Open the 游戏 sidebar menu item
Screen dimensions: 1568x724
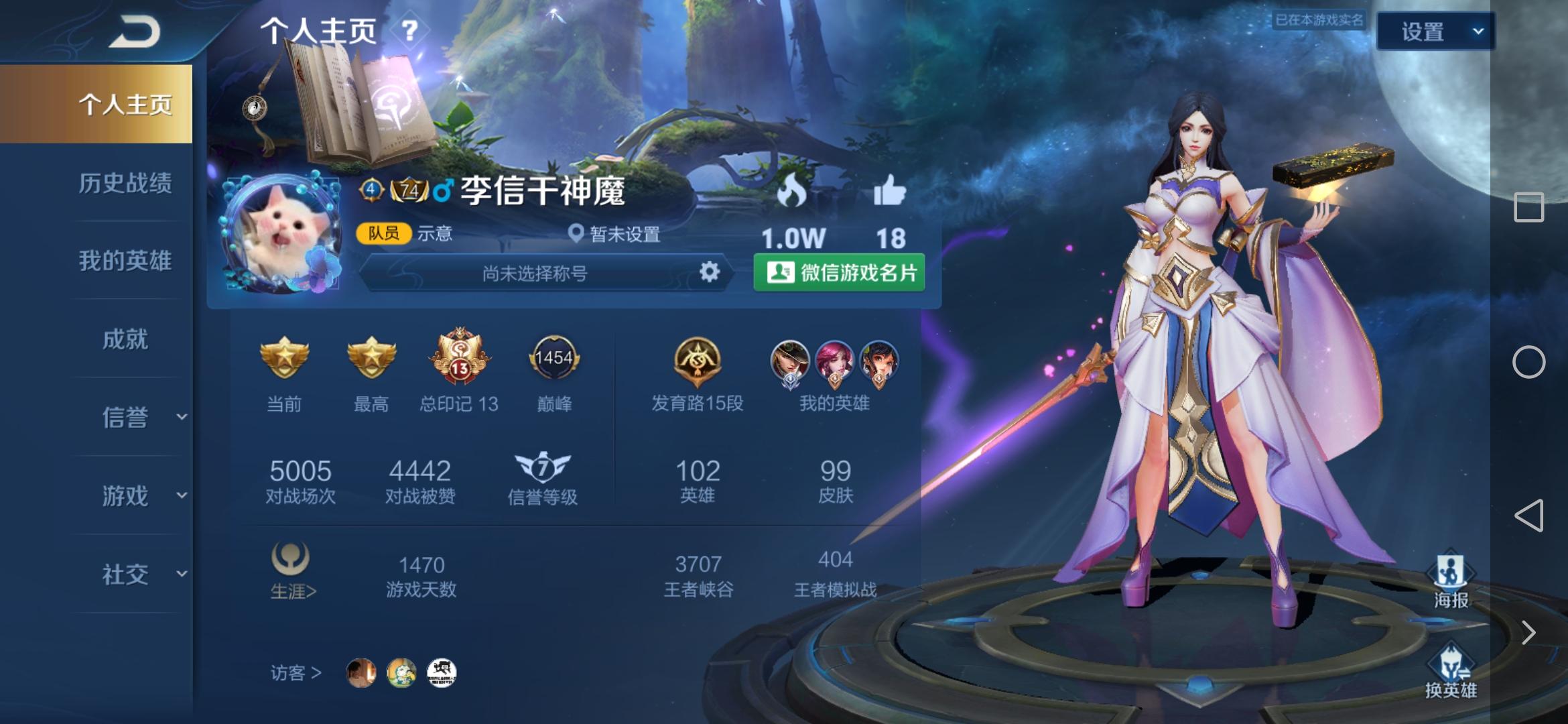pos(124,496)
